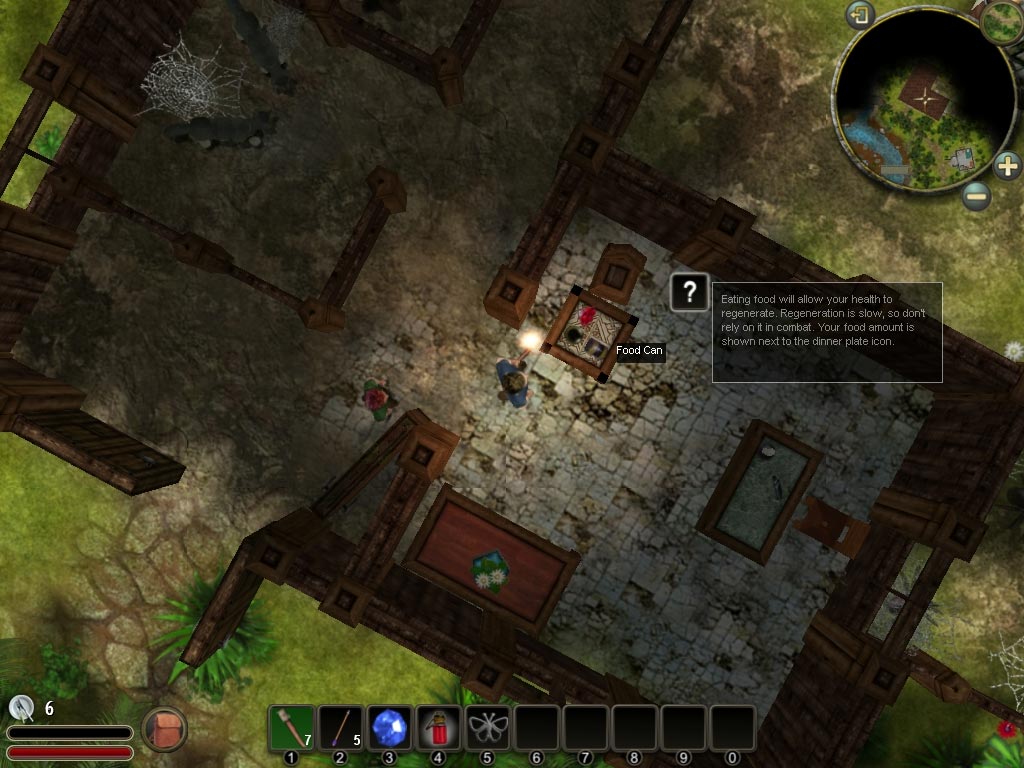Open the exit menu door-arrow button

click(860, 15)
